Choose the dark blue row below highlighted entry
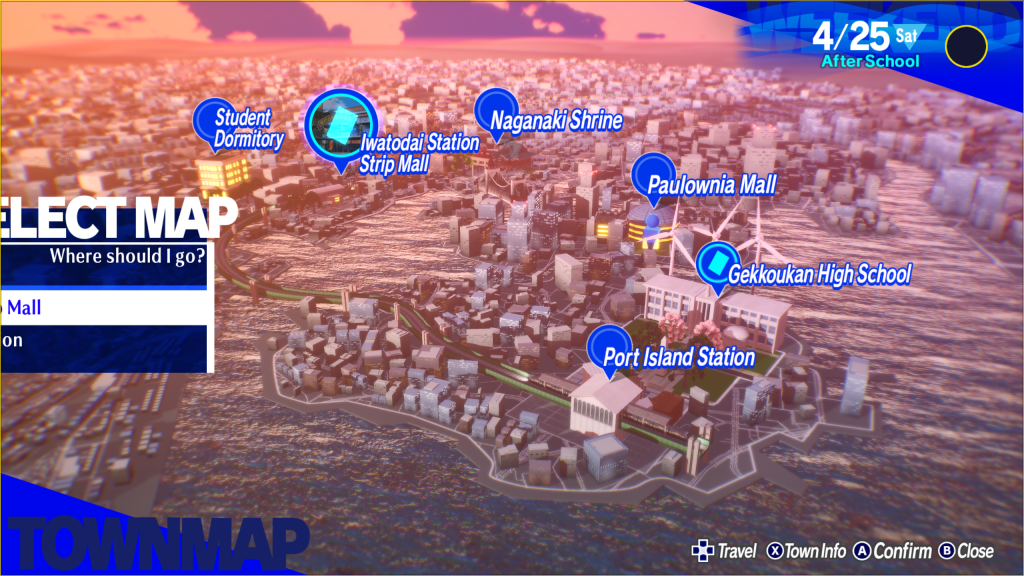This screenshot has width=1024, height=576. point(104,340)
